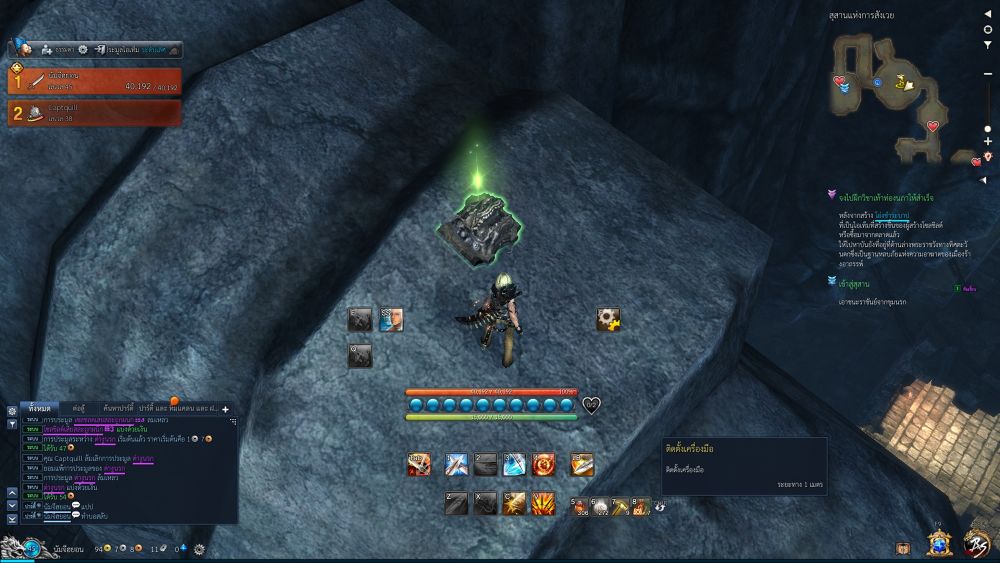Activate the Tab crossed-blades skill
1000x563 pixels.
[x=419, y=464]
